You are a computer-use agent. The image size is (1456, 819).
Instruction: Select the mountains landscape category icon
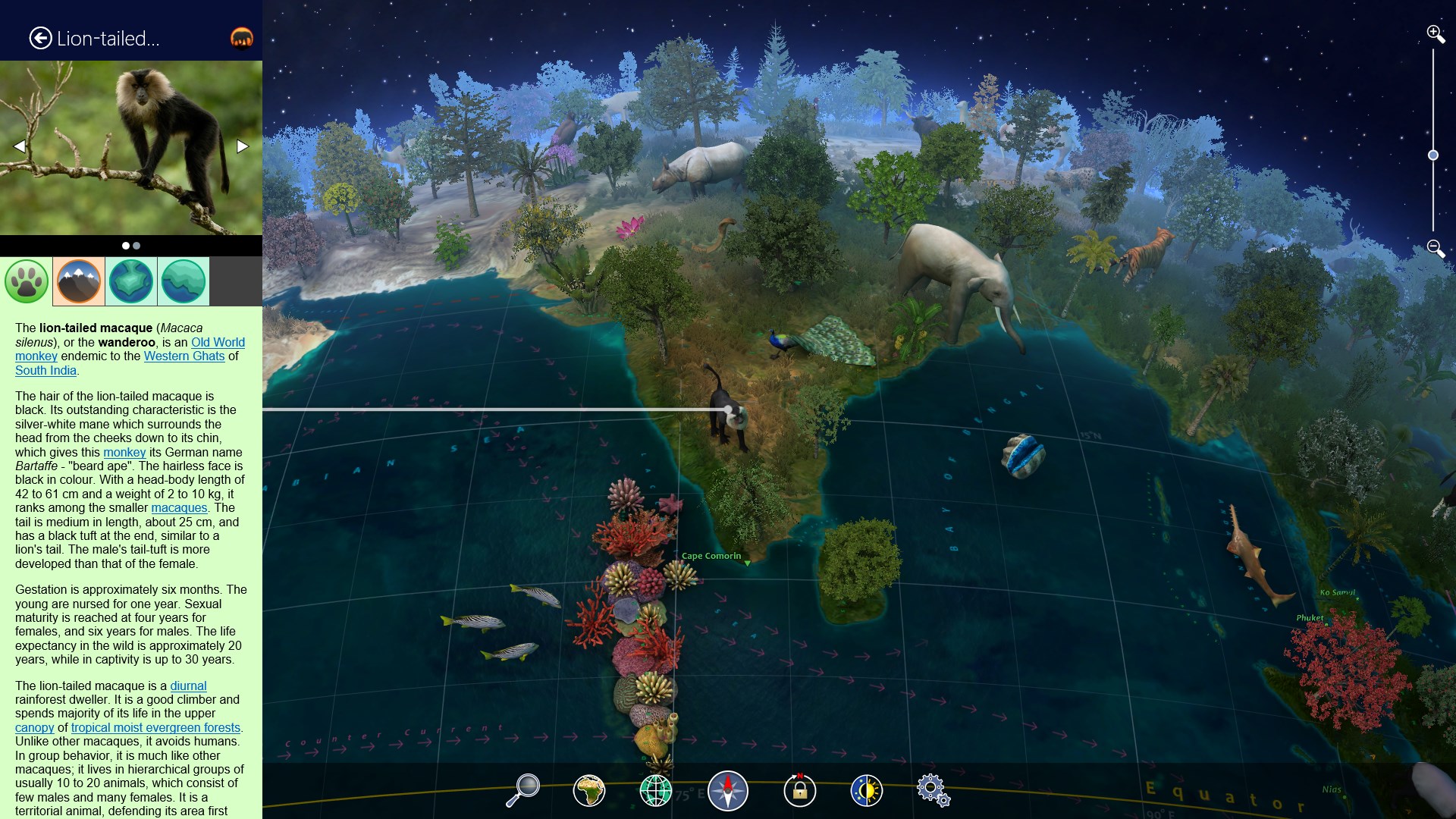(x=78, y=281)
